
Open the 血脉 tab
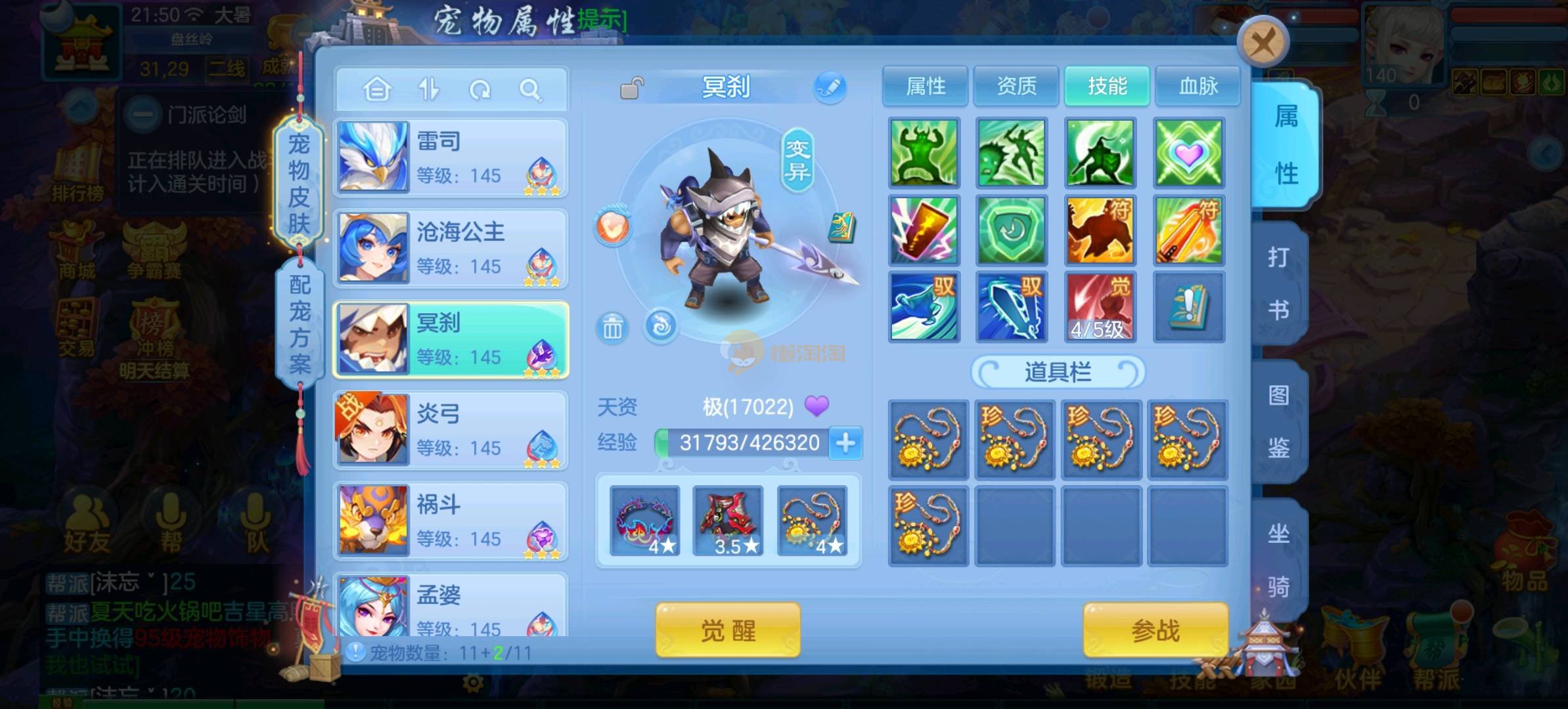(1198, 86)
